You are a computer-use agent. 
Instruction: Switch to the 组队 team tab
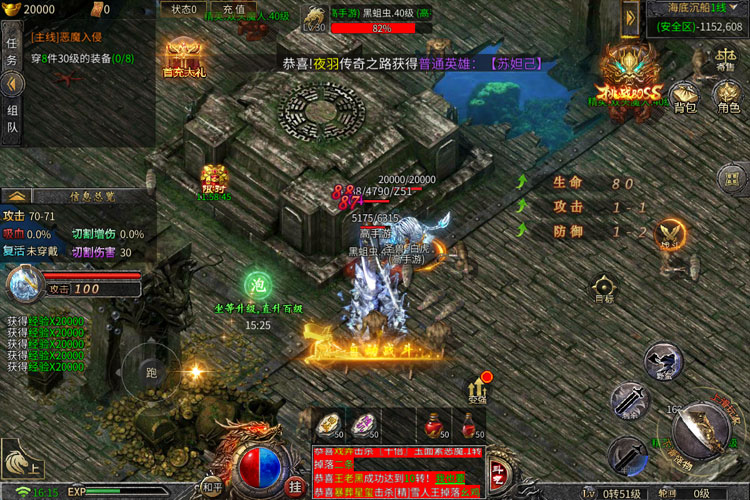(x=12, y=119)
